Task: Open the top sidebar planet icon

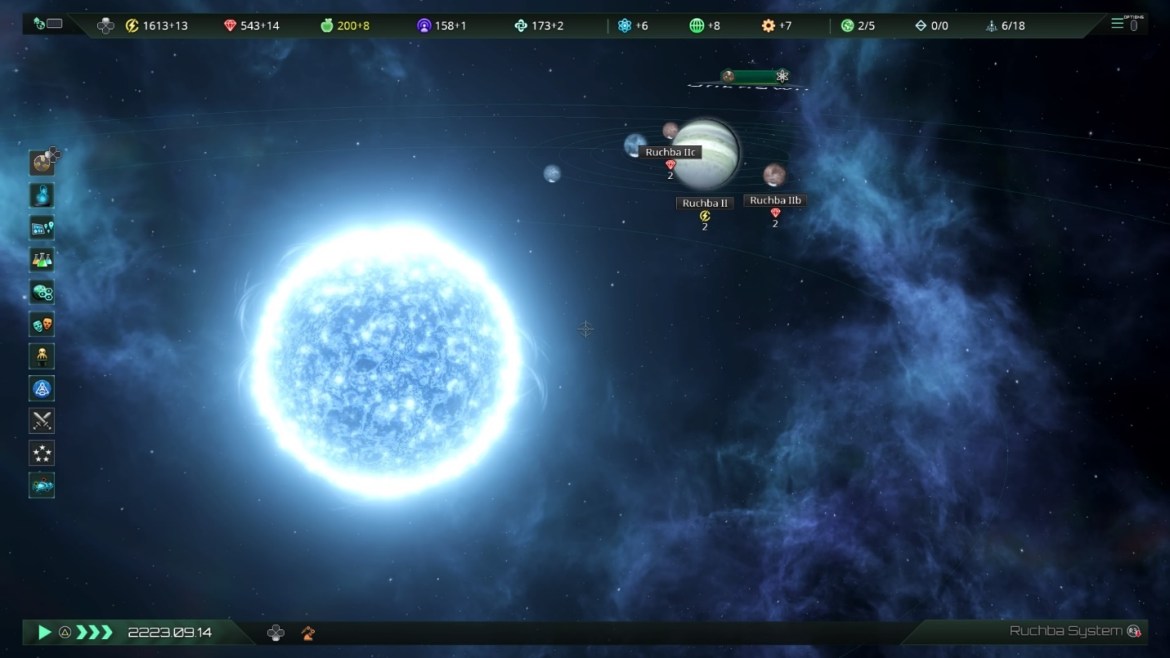Action: click(x=42, y=162)
